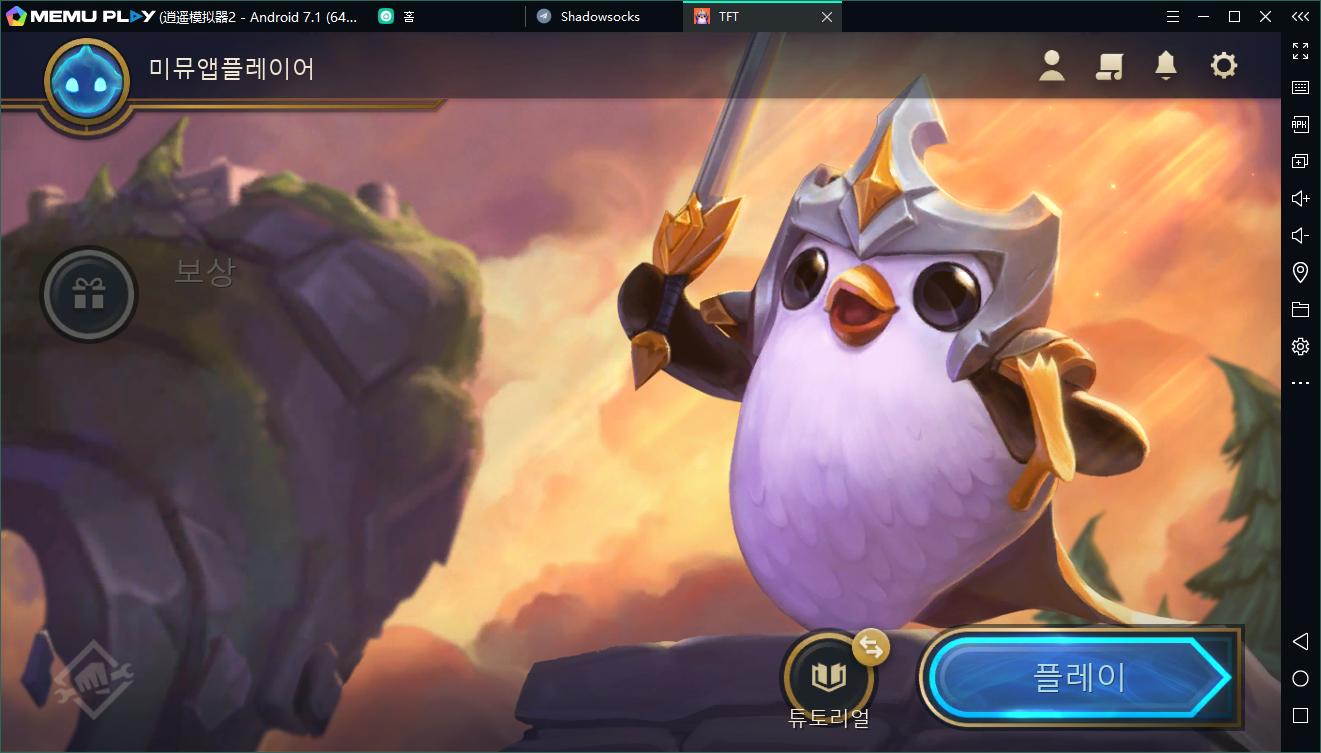Screen dimensions: 1321x753
Task: Open settings with the gear icon
Action: 1223,66
